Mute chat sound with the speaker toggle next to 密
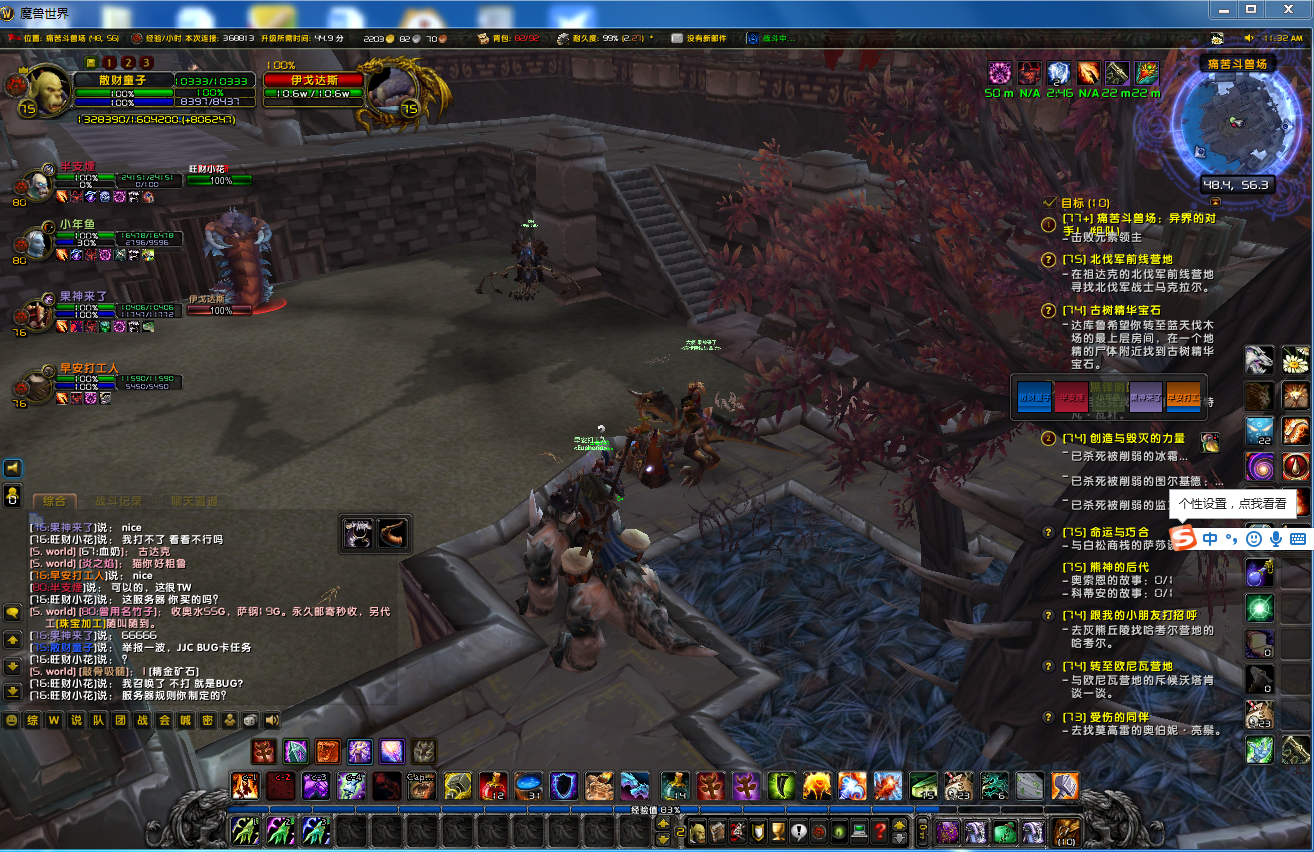Image resolution: width=1314 pixels, height=852 pixels. click(x=270, y=720)
